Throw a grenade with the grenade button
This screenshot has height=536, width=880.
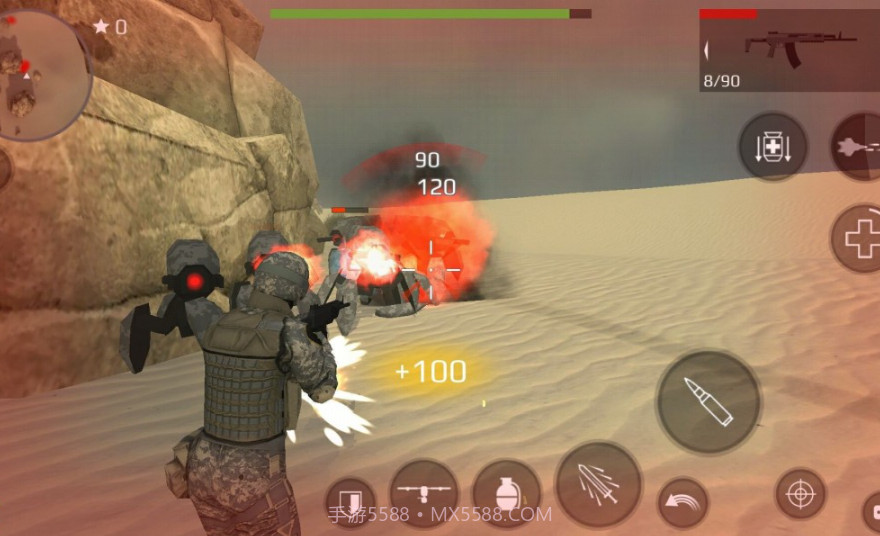(506, 493)
